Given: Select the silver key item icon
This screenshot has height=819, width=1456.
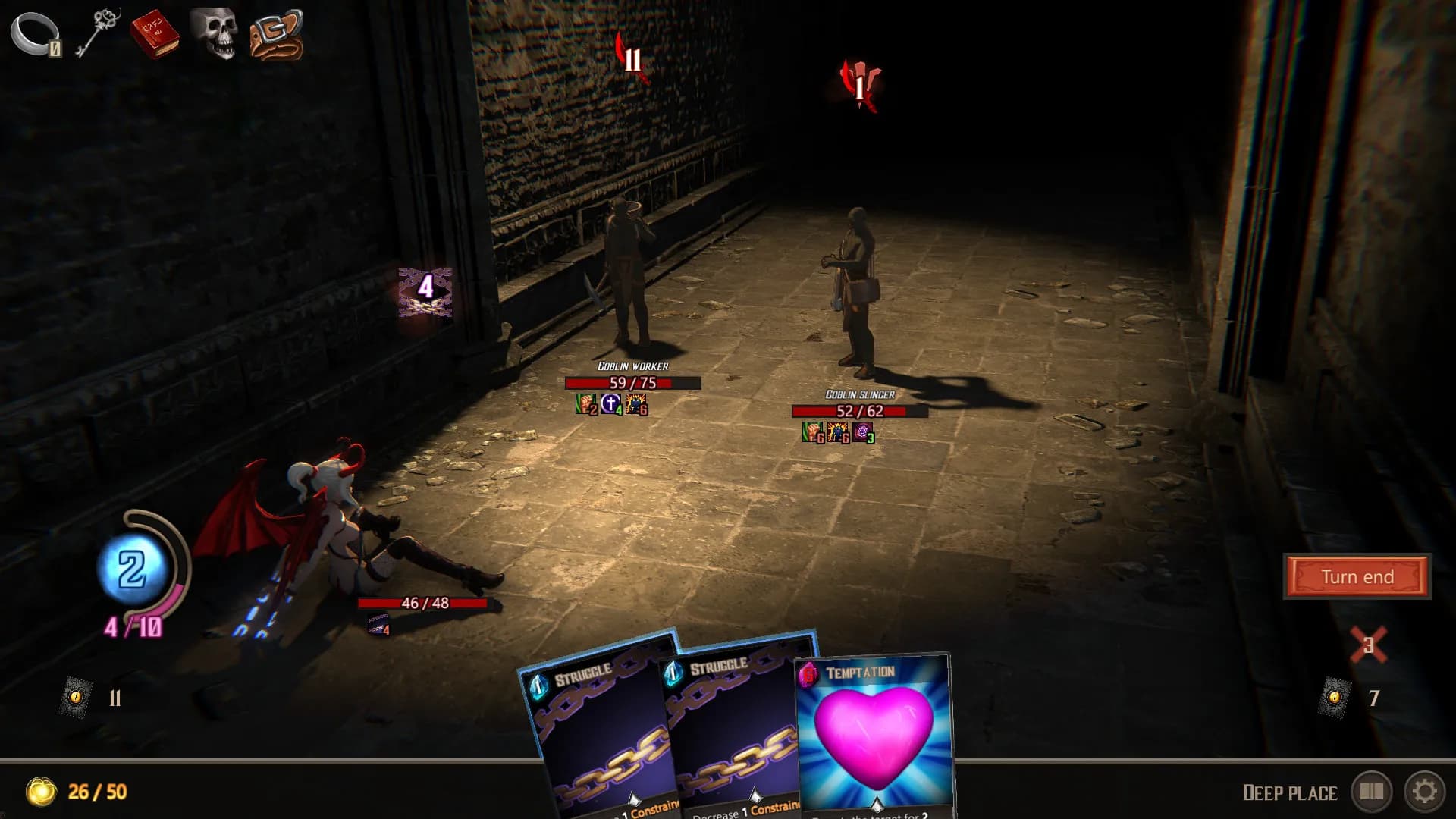Looking at the screenshot, I should pyautogui.click(x=99, y=34).
